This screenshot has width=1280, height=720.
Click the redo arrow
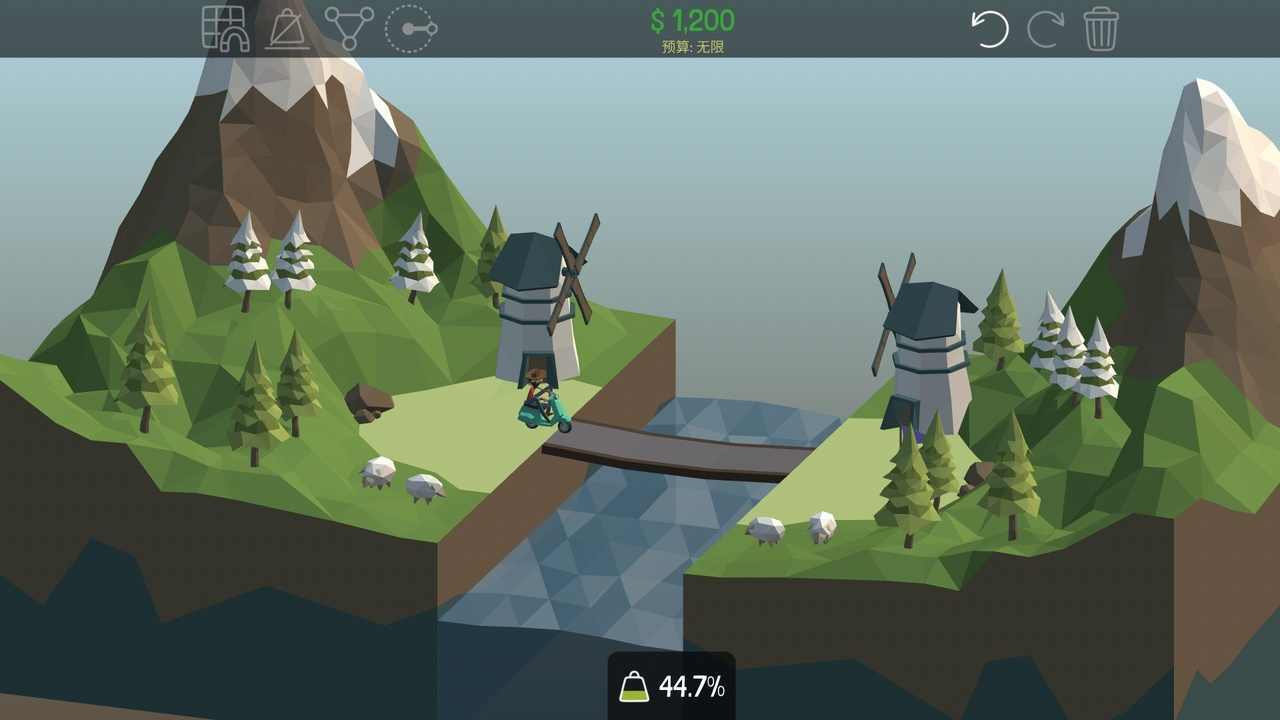coord(1046,29)
